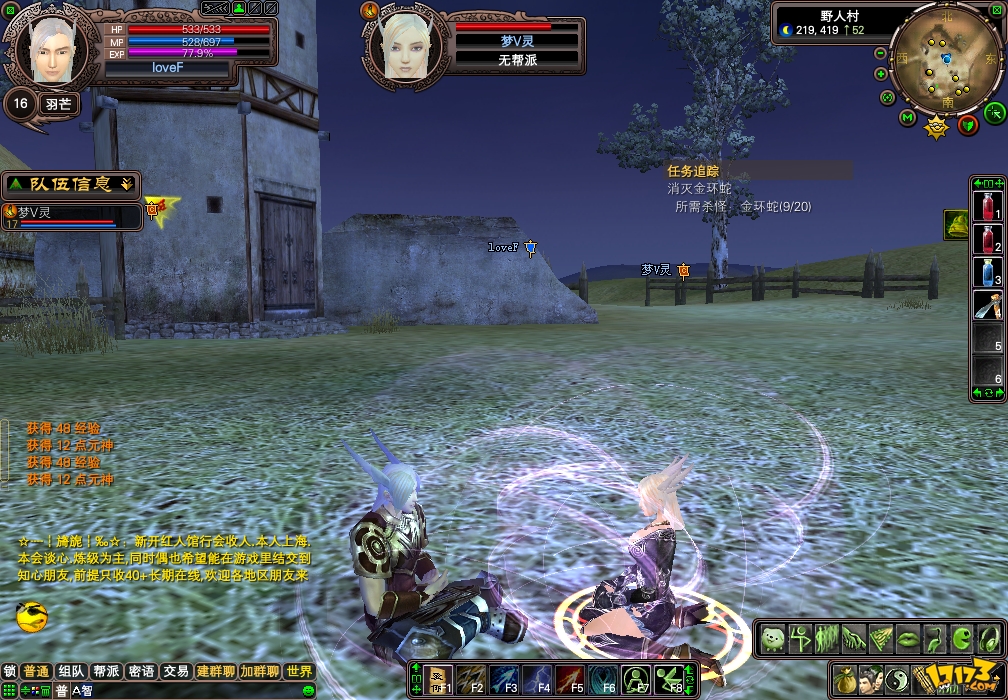This screenshot has width=1008, height=700.
Task: Collapse the 队伍信息 team info panel
Action: [x=126, y=184]
